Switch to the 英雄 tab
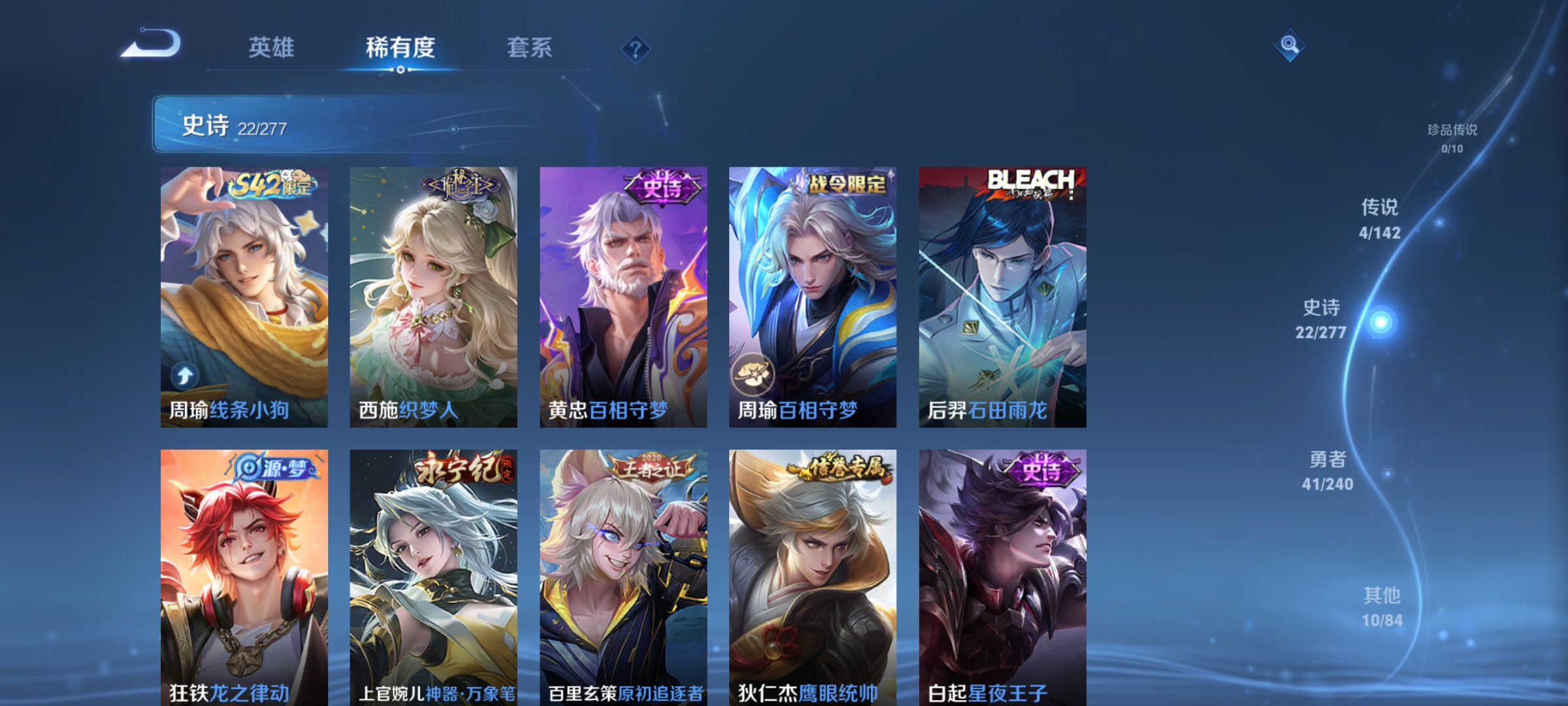1568x706 pixels. pyautogui.click(x=272, y=48)
